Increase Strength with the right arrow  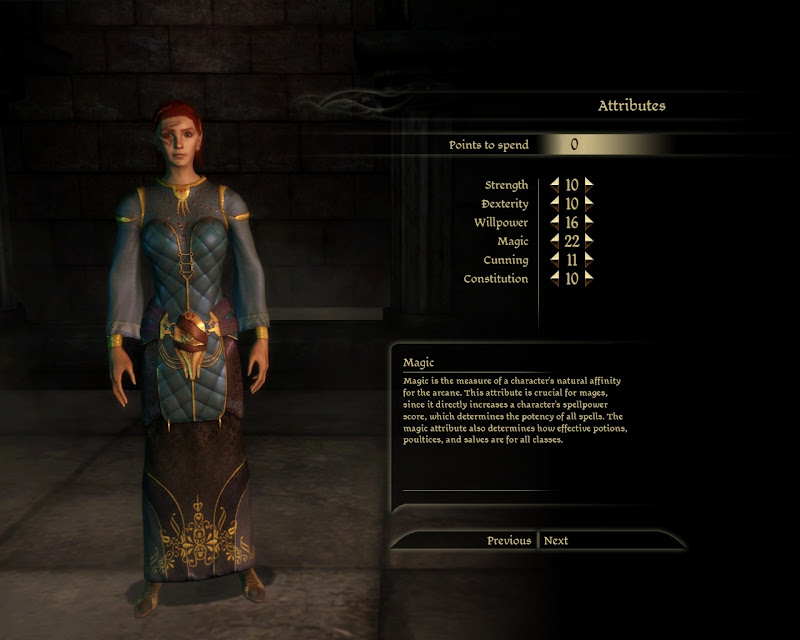click(589, 185)
